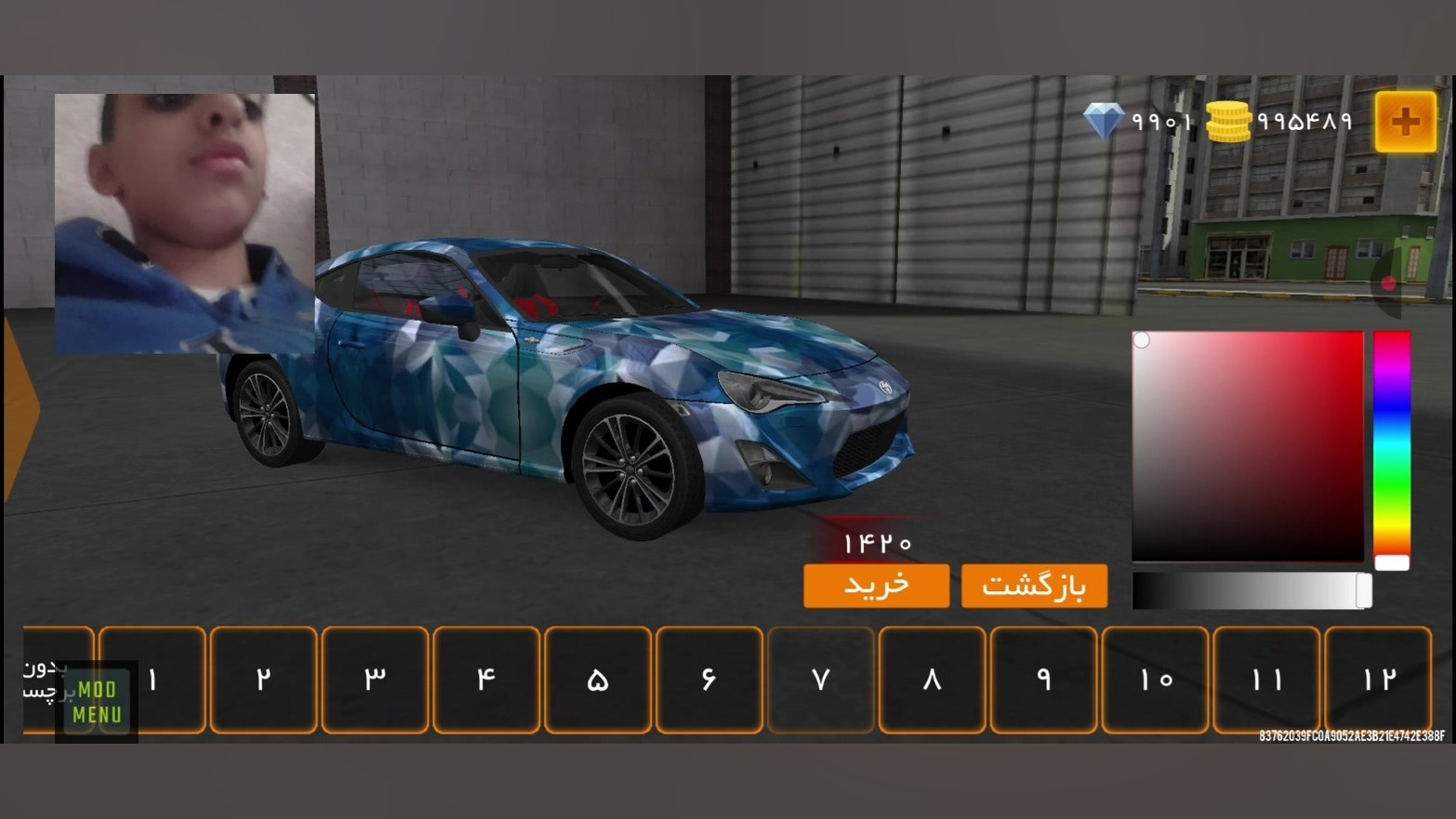Screen dimensions: 1456x819
Task: Buy the selected sticker with خرید button
Action: (876, 586)
